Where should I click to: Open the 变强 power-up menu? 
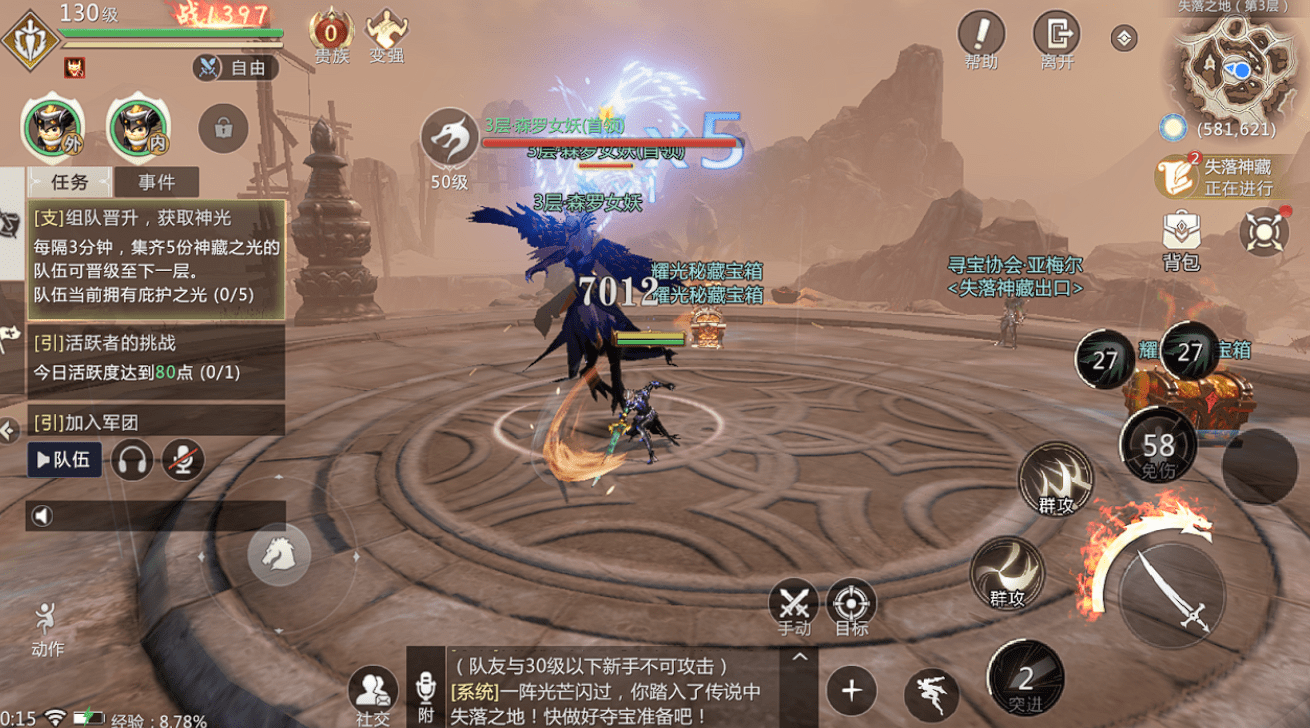click(x=386, y=35)
